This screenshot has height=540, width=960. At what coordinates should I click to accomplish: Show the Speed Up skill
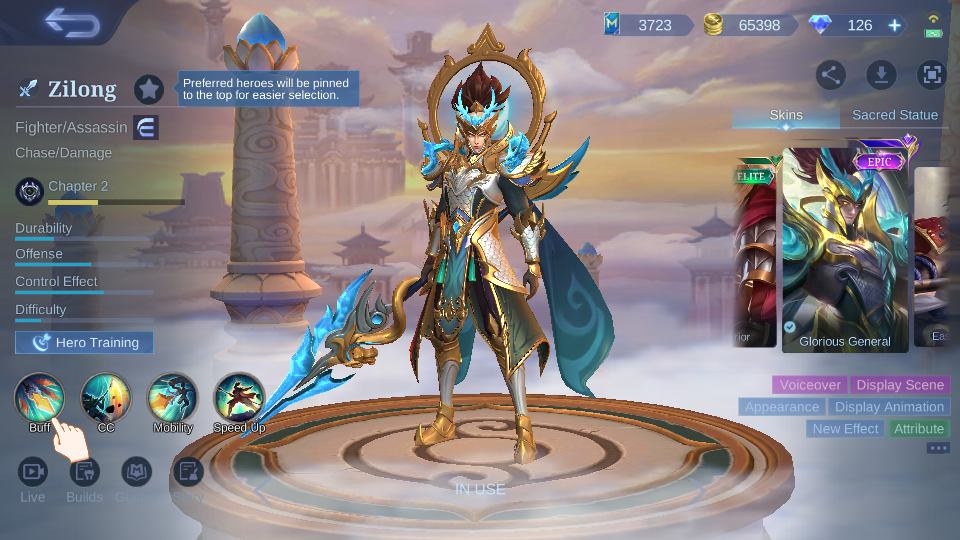239,398
